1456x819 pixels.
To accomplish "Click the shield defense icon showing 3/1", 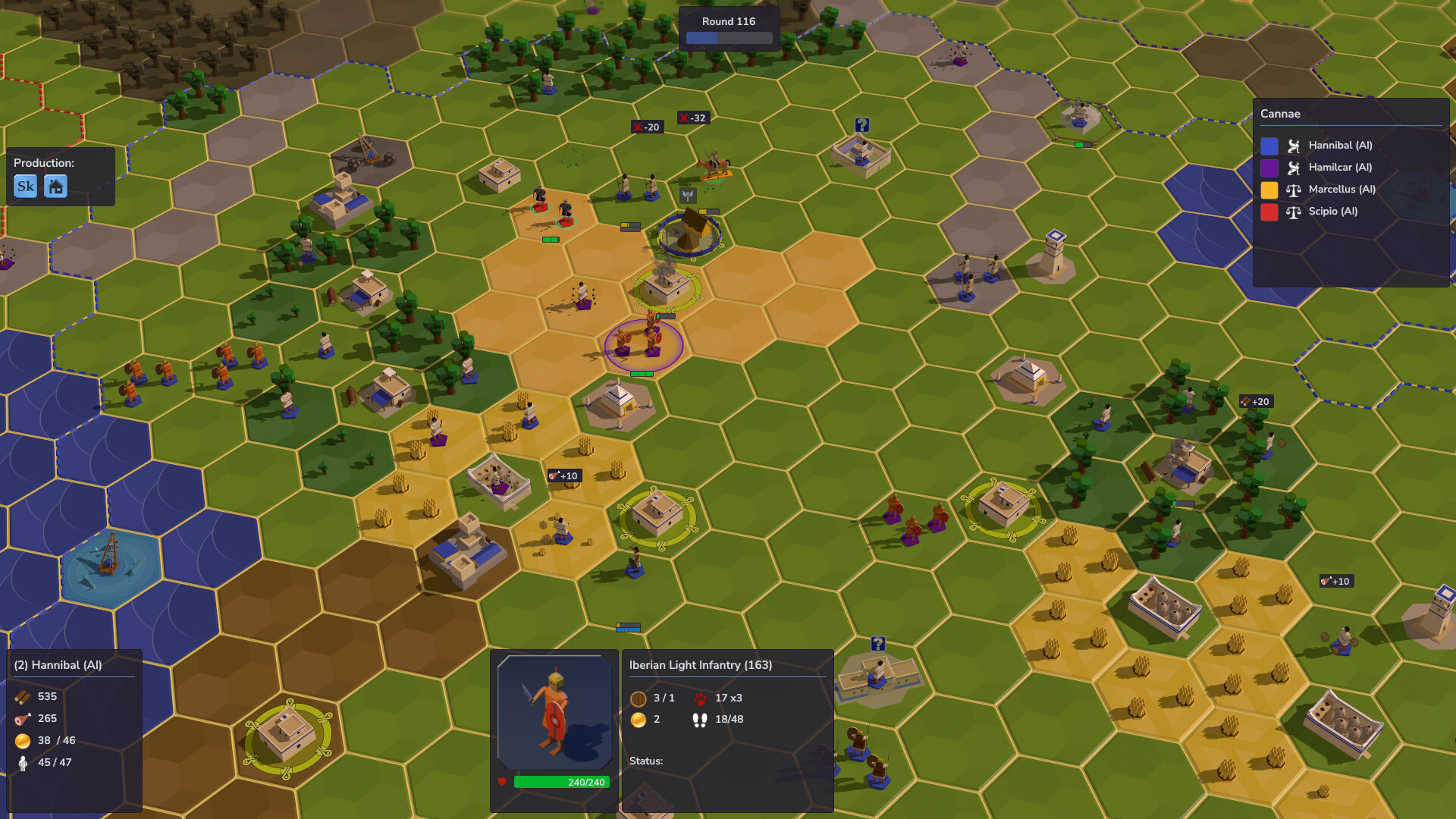I will tap(637, 698).
